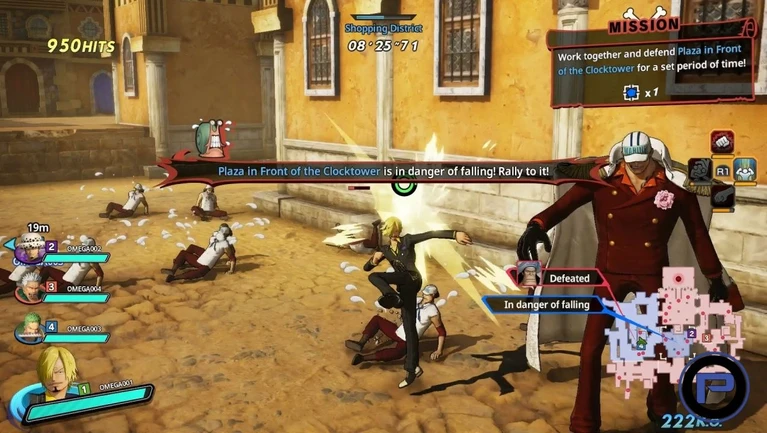The height and width of the screenshot is (433, 767).
Task: Click the In danger of falling alert
Action: [545, 304]
